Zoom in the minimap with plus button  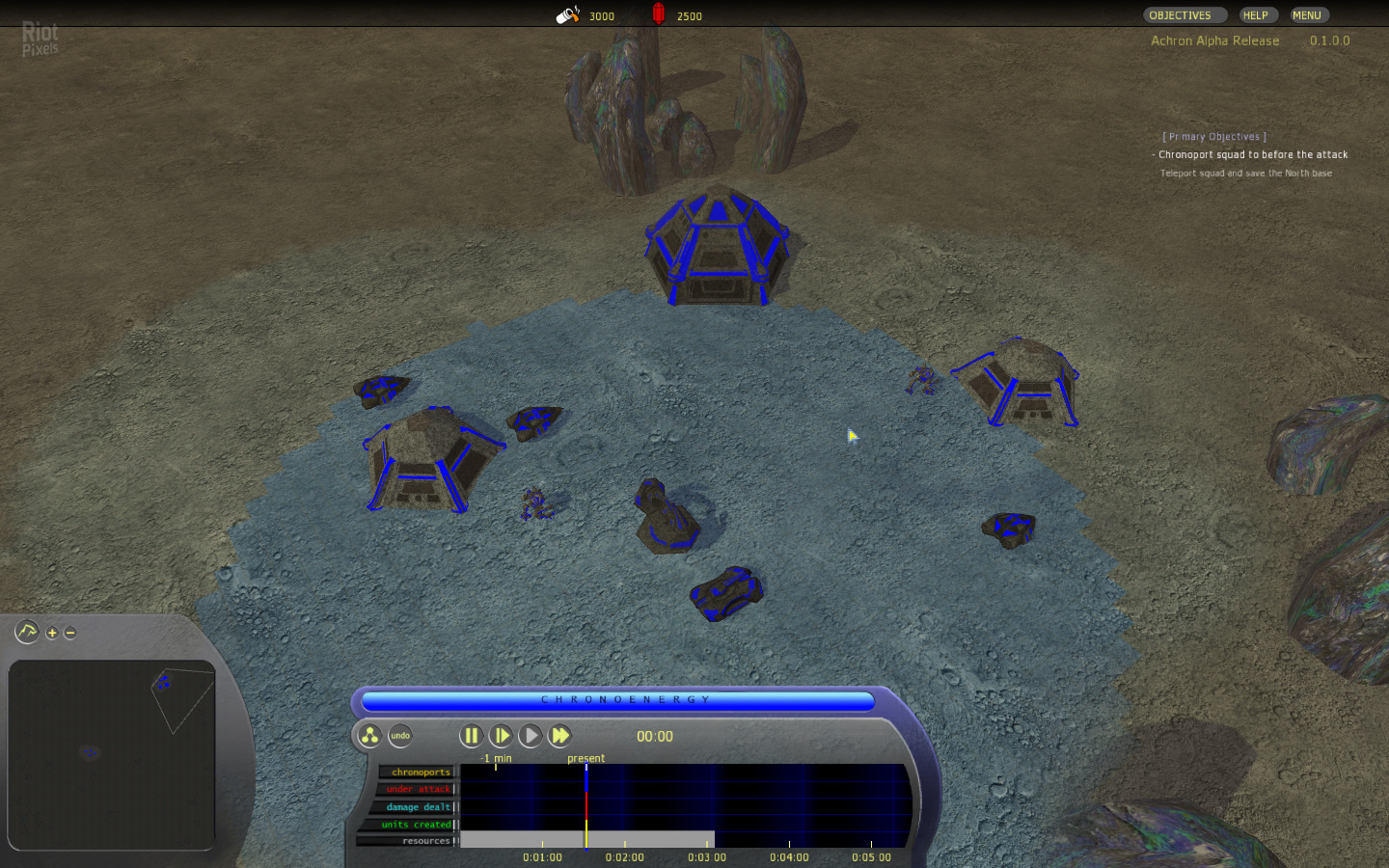(x=52, y=633)
